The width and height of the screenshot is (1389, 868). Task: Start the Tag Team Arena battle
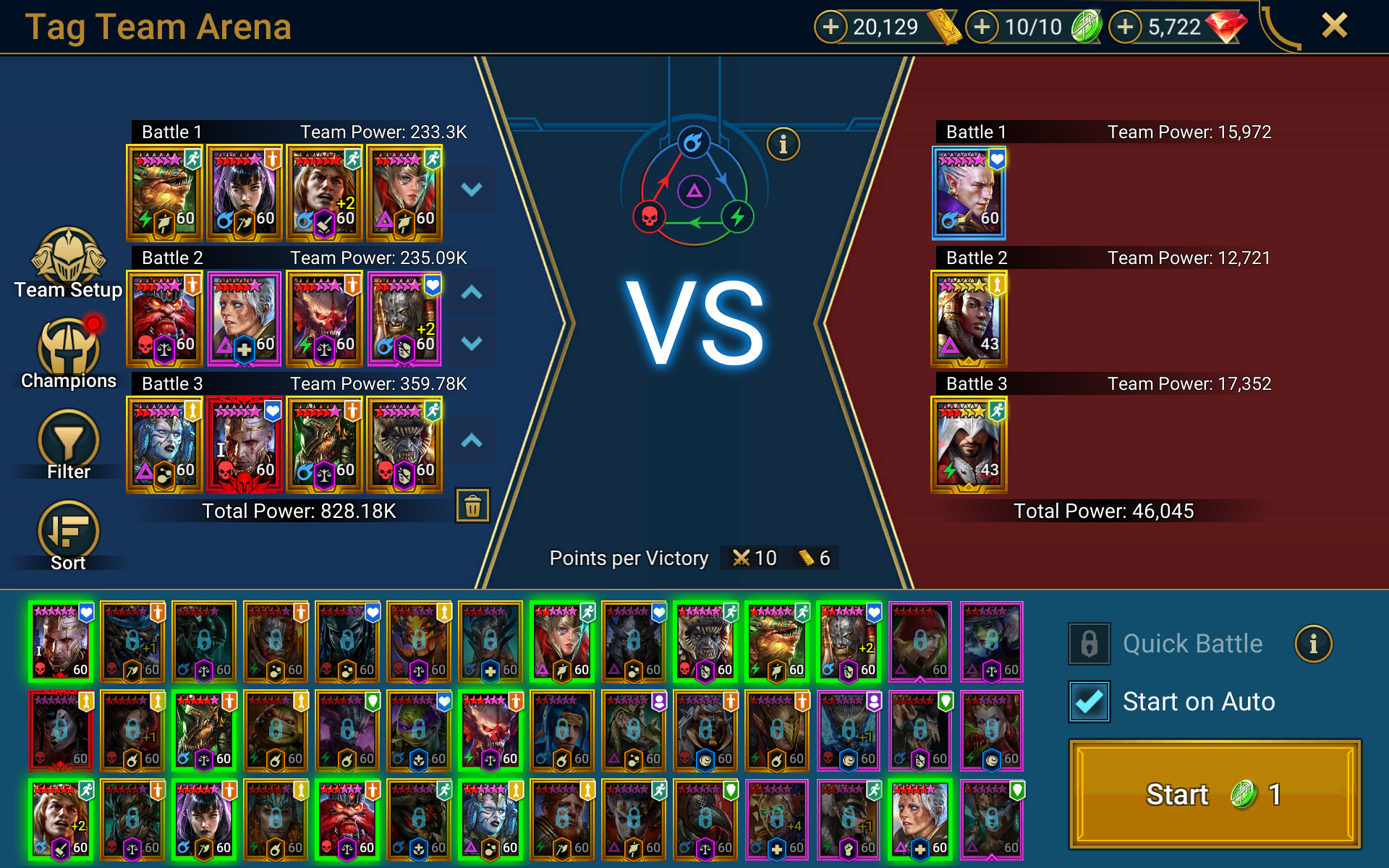1215,793
